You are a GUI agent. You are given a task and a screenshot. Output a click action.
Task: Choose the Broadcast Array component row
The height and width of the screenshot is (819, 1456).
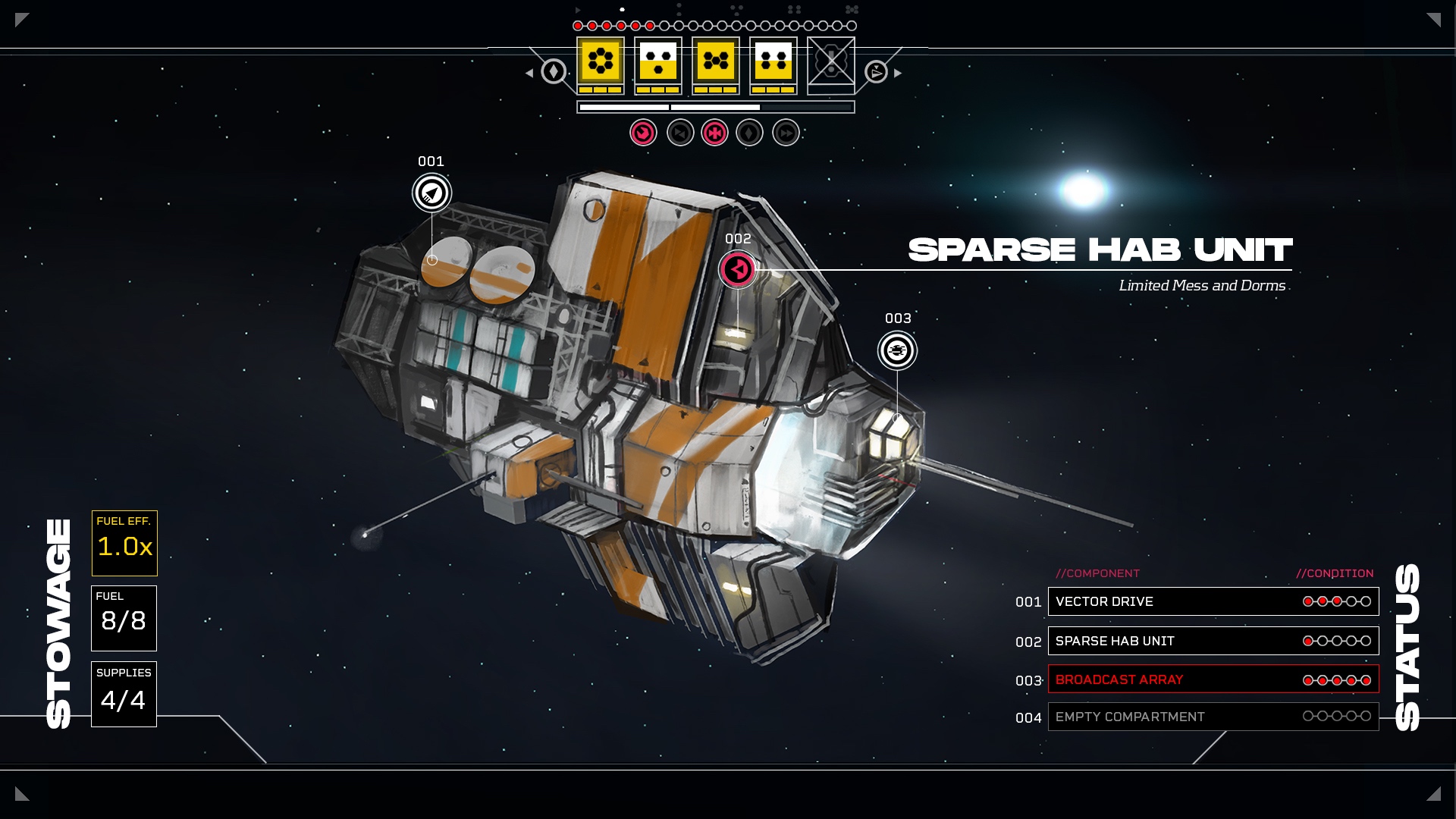point(1213,679)
